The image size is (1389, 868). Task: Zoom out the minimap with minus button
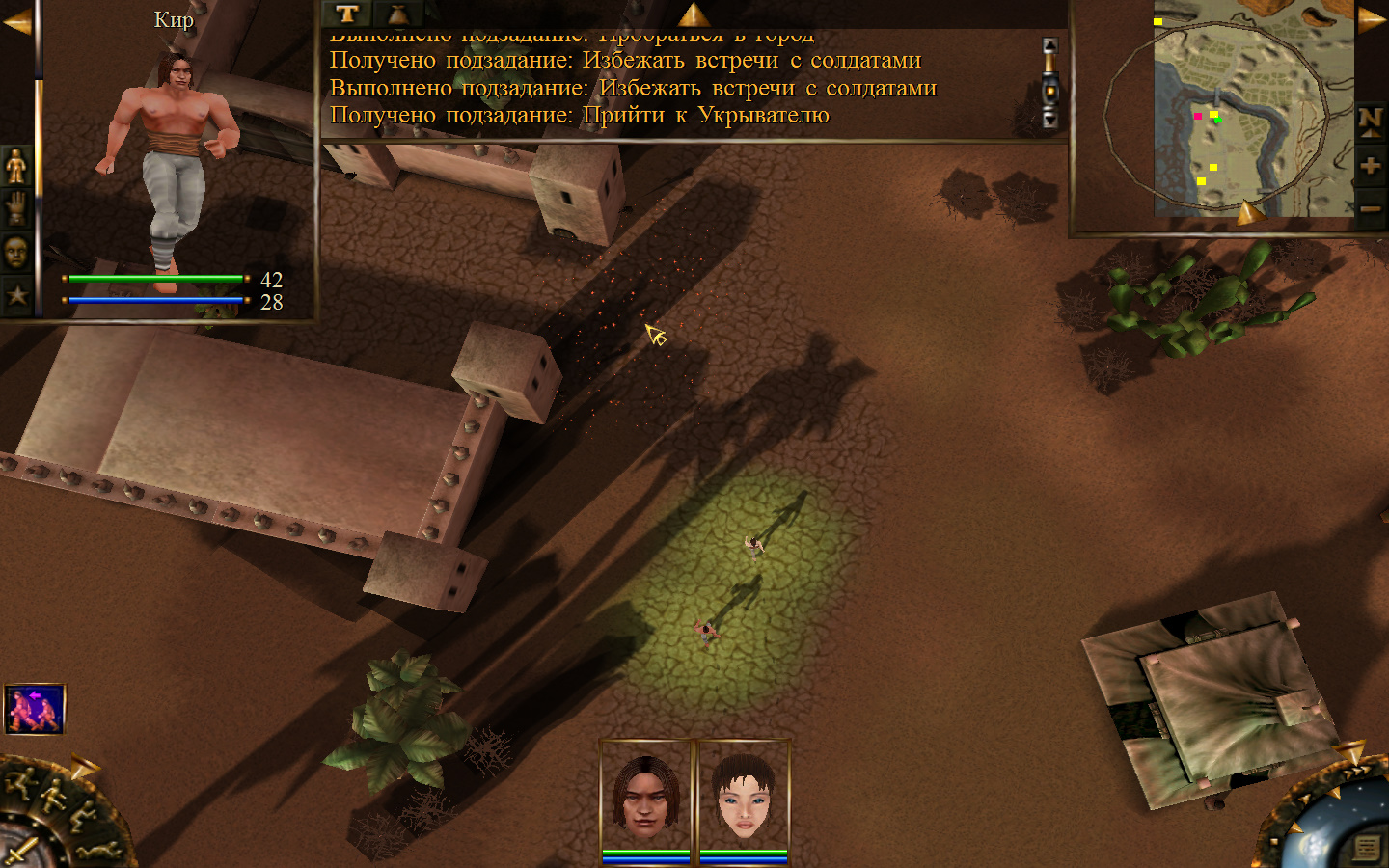tap(1370, 207)
